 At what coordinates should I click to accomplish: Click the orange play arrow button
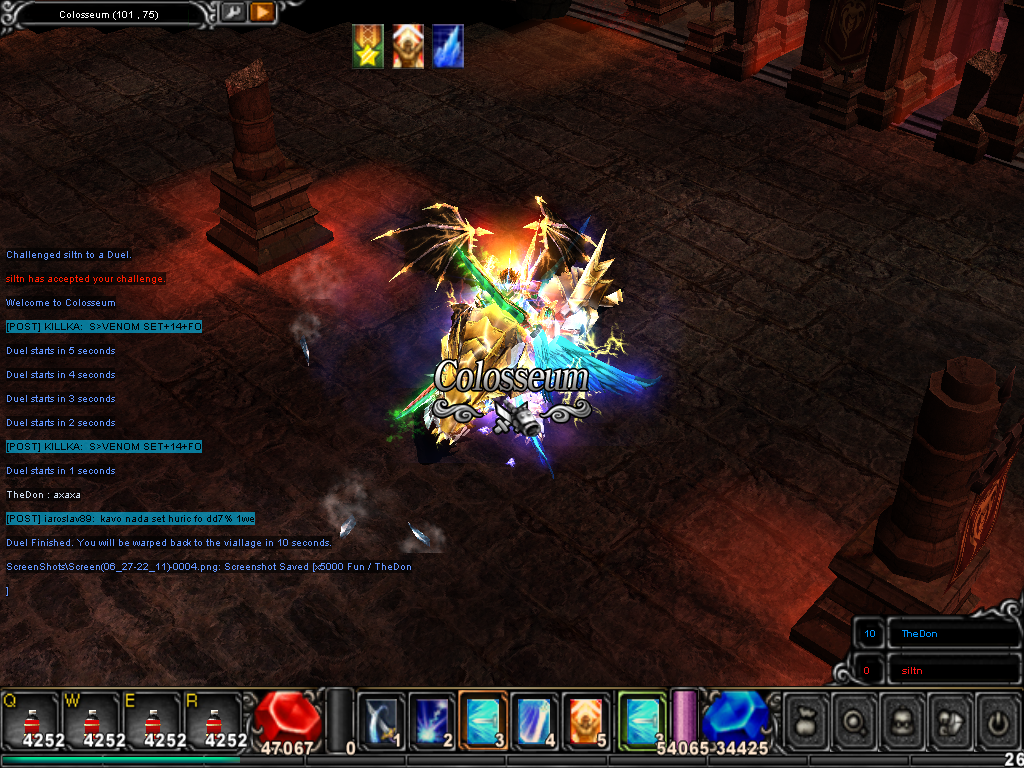click(x=262, y=13)
